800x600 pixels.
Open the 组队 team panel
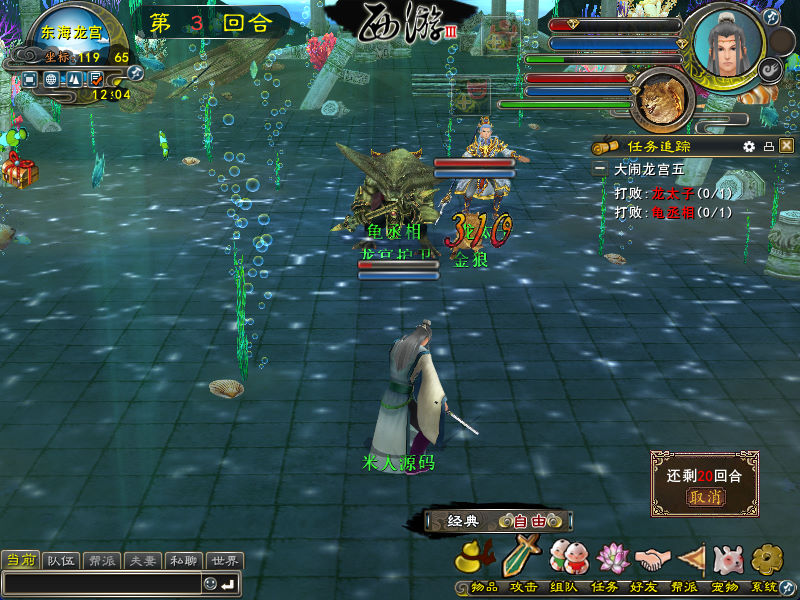tap(567, 557)
